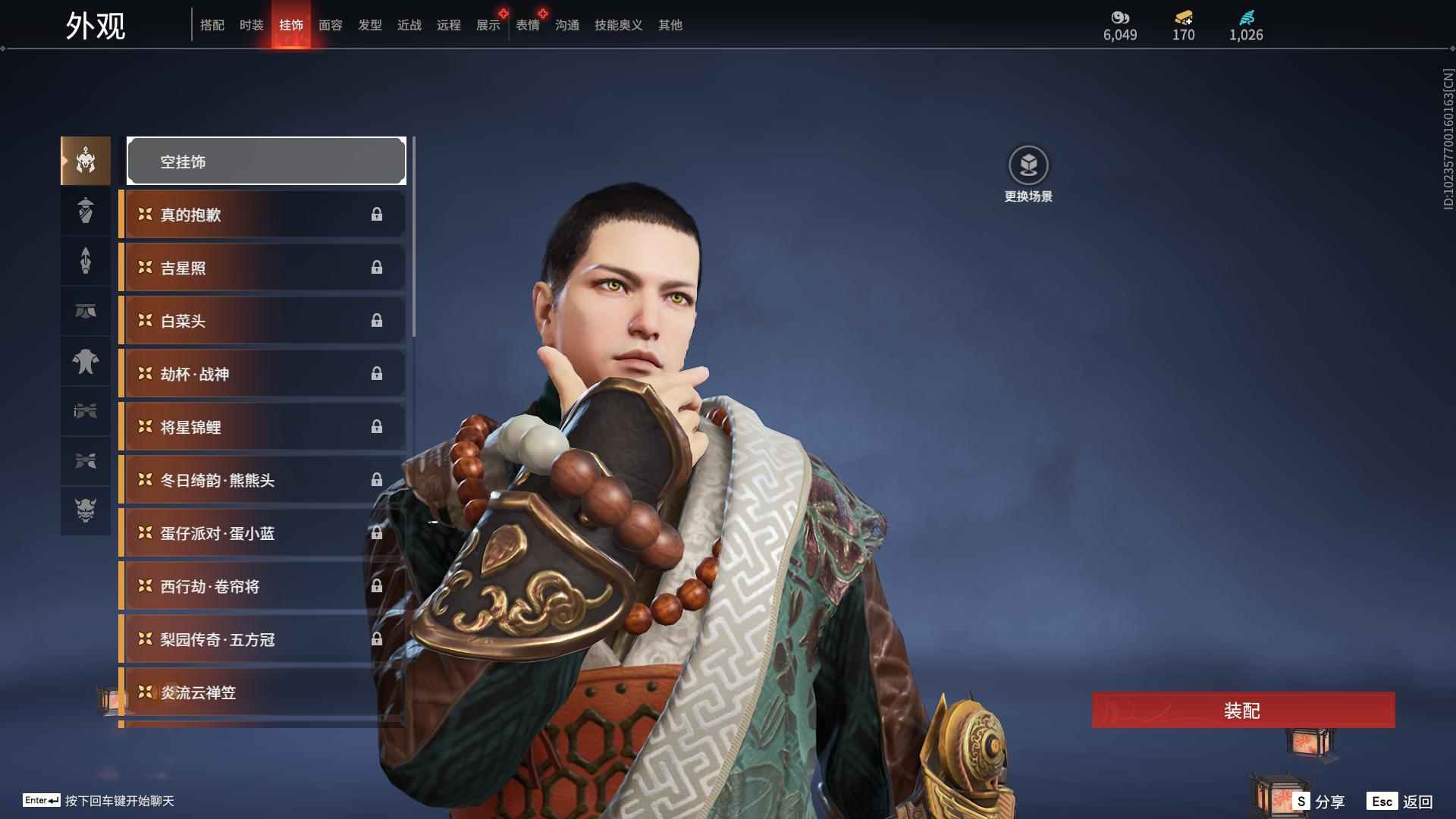
Task: Click the red 装配 equip button
Action: [x=1243, y=711]
